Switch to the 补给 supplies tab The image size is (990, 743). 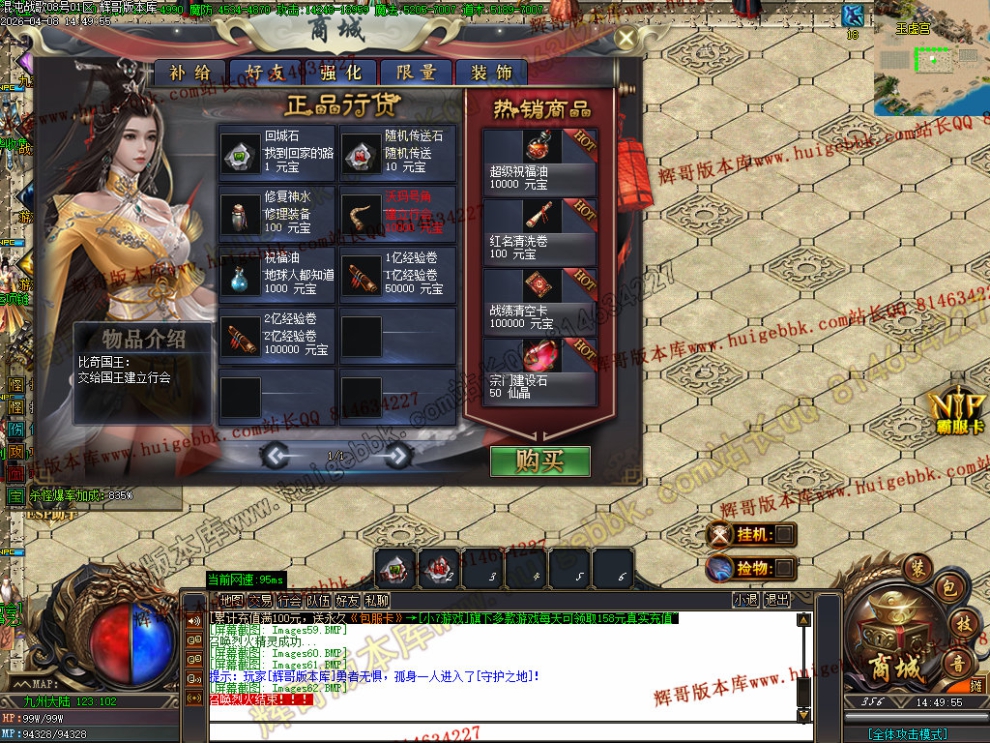tap(190, 72)
